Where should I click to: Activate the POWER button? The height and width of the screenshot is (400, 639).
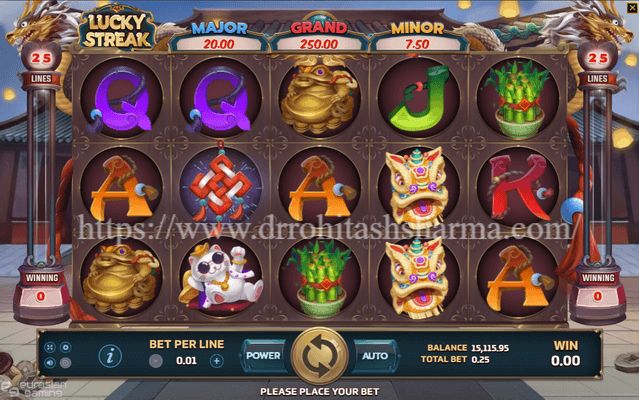click(264, 355)
